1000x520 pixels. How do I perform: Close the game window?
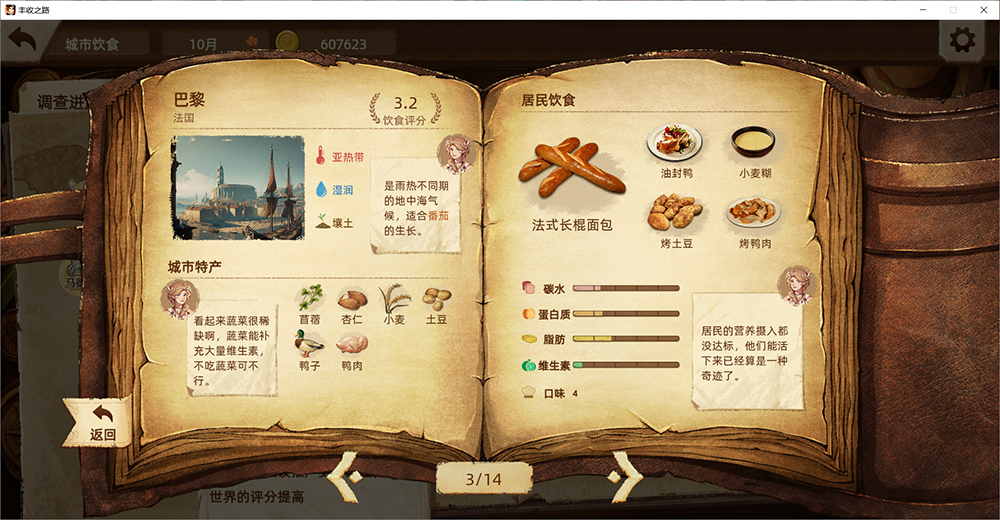pyautogui.click(x=982, y=9)
